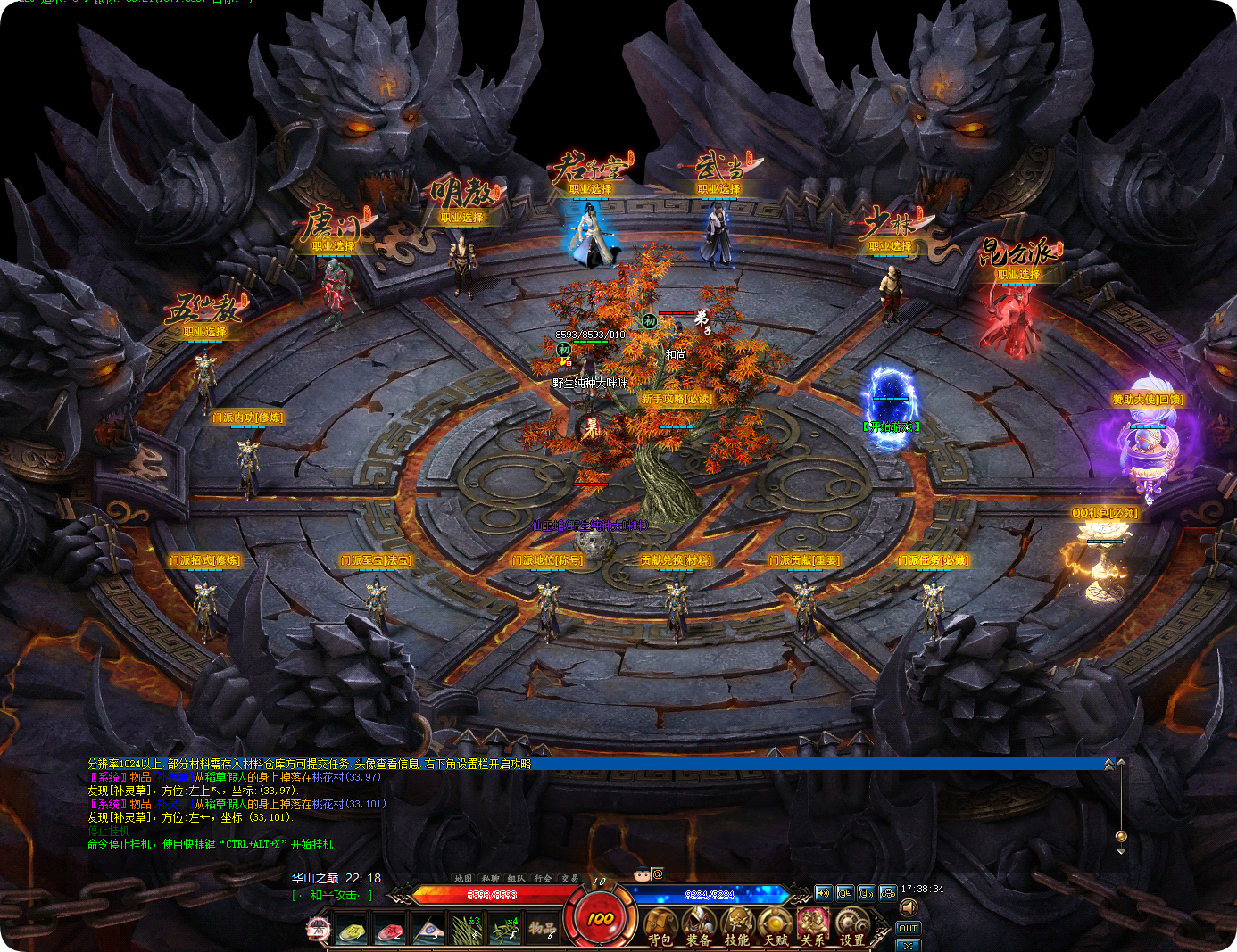Use the yellow token in hotbar slot 1
1237x952 pixels.
tap(353, 931)
